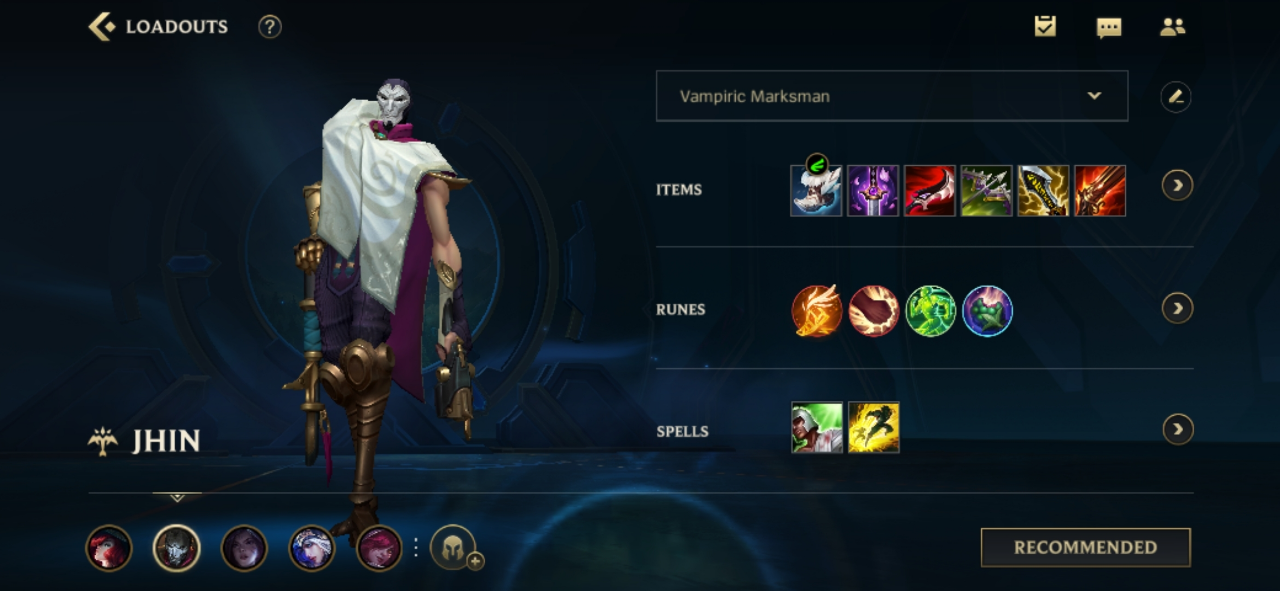This screenshot has height=591, width=1280.
Task: Go back using the Loadouts arrow
Action: (x=102, y=27)
